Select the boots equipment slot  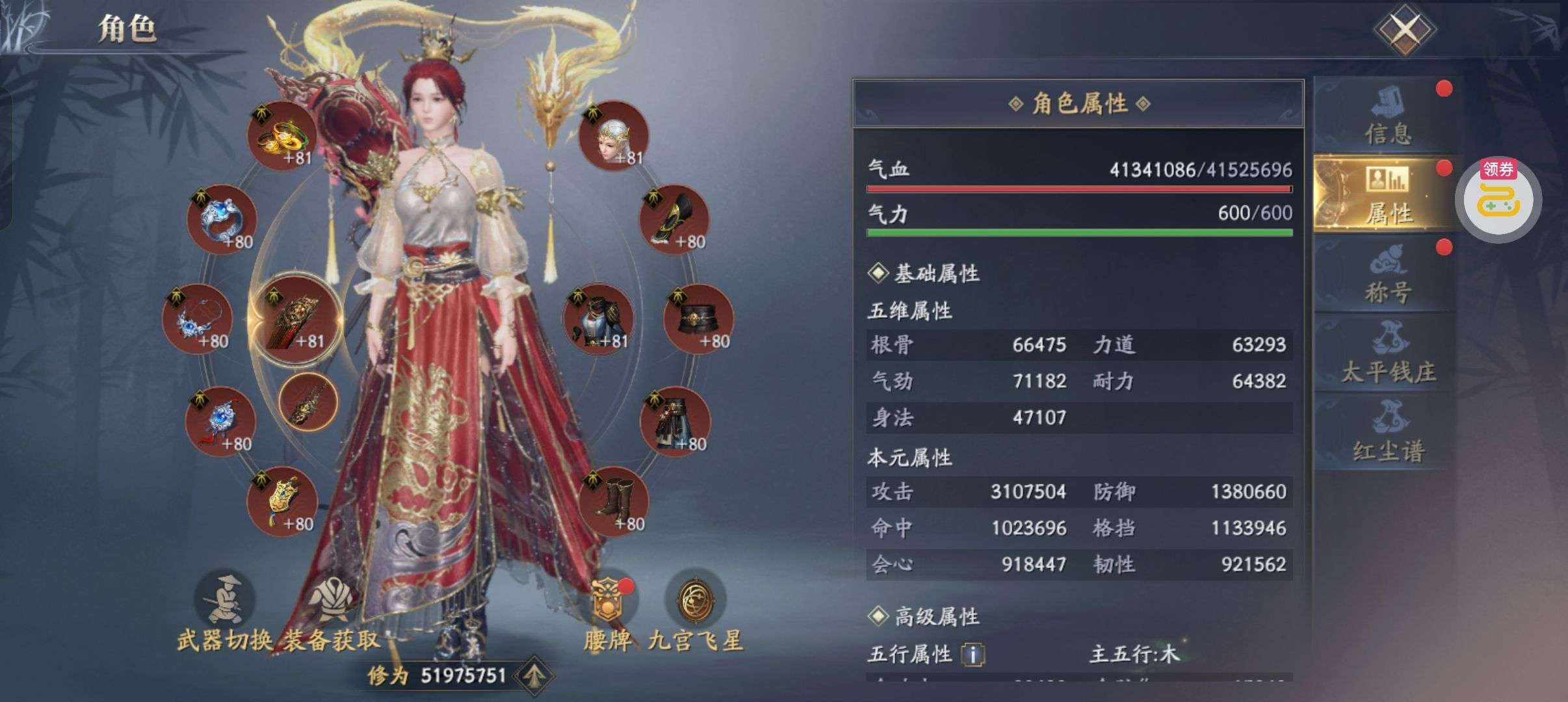612,502
